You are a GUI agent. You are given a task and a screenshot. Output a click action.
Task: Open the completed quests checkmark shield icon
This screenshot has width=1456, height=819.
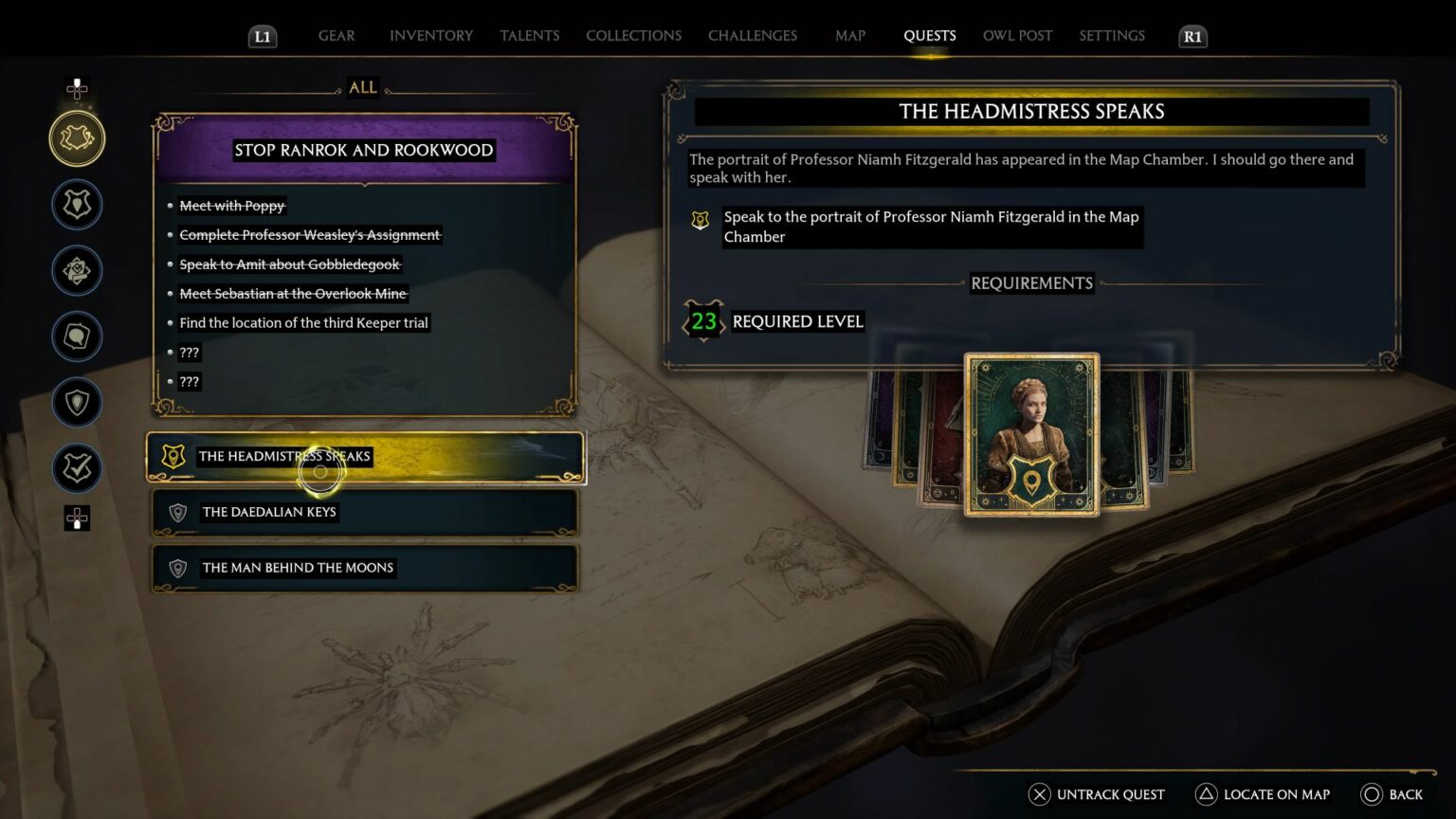click(77, 468)
